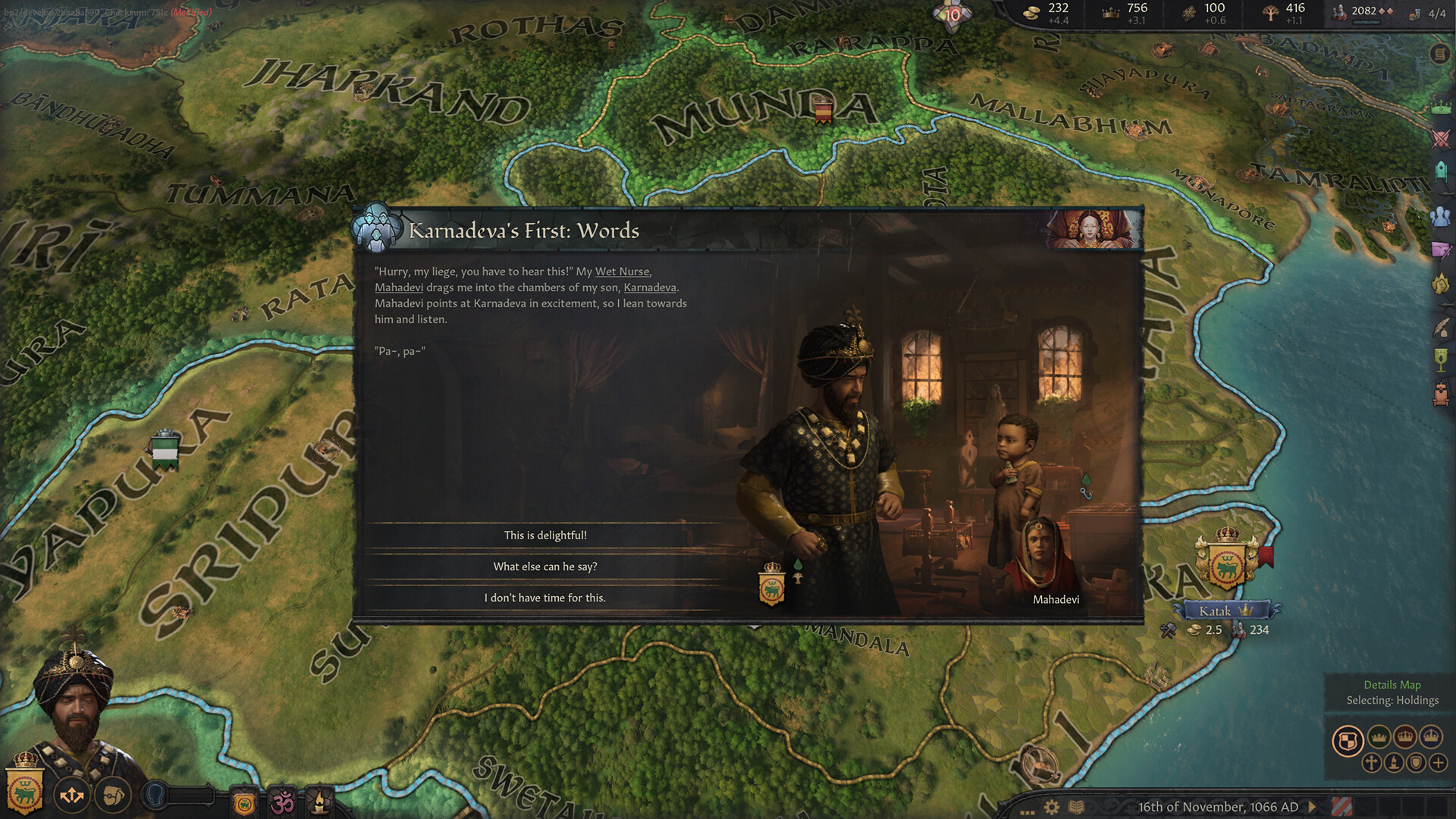Expand the outliner ellipsis button
Viewport: 1456px width, 819px height.
1028,811
